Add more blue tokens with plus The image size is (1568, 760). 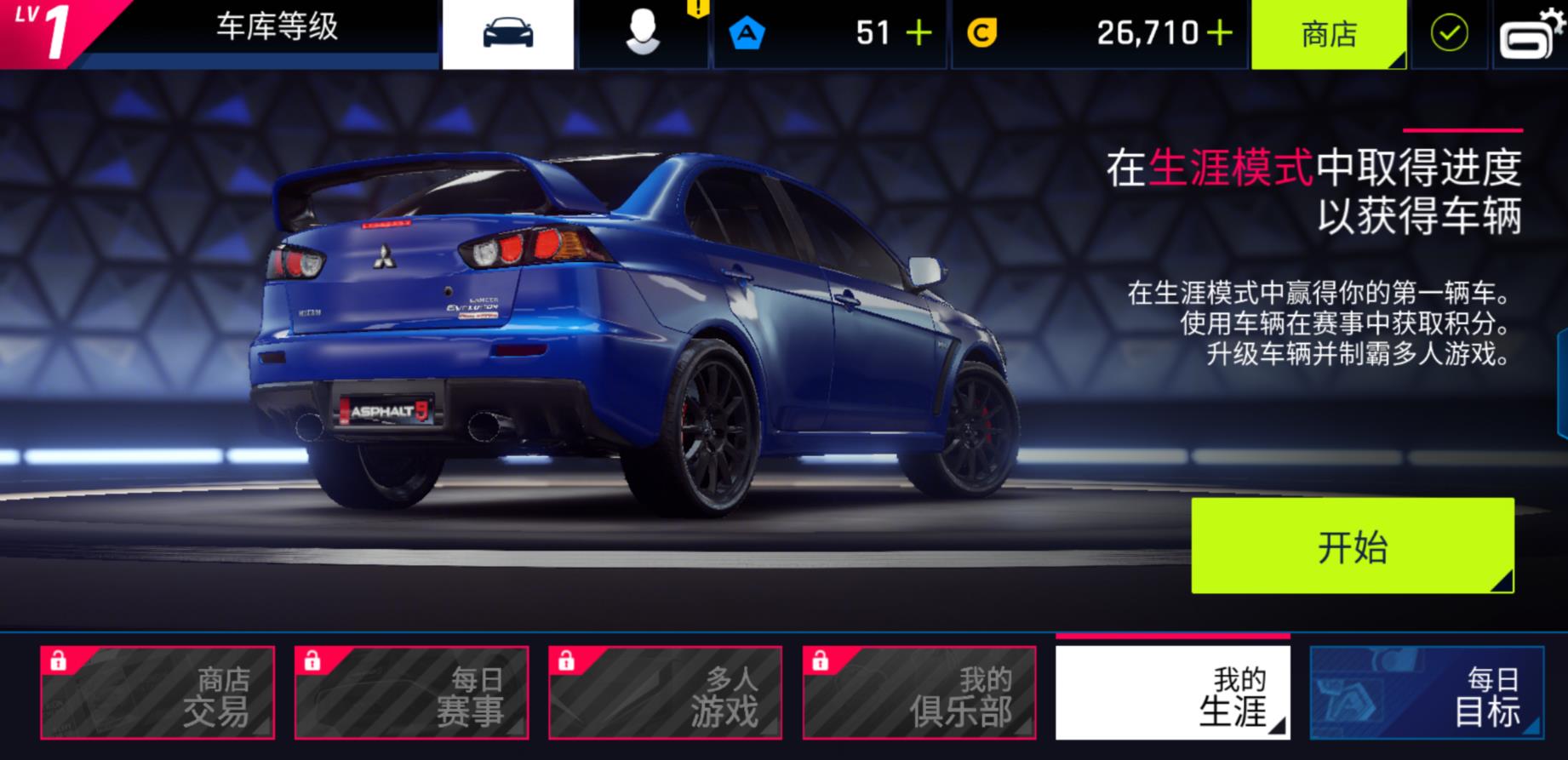click(919, 34)
